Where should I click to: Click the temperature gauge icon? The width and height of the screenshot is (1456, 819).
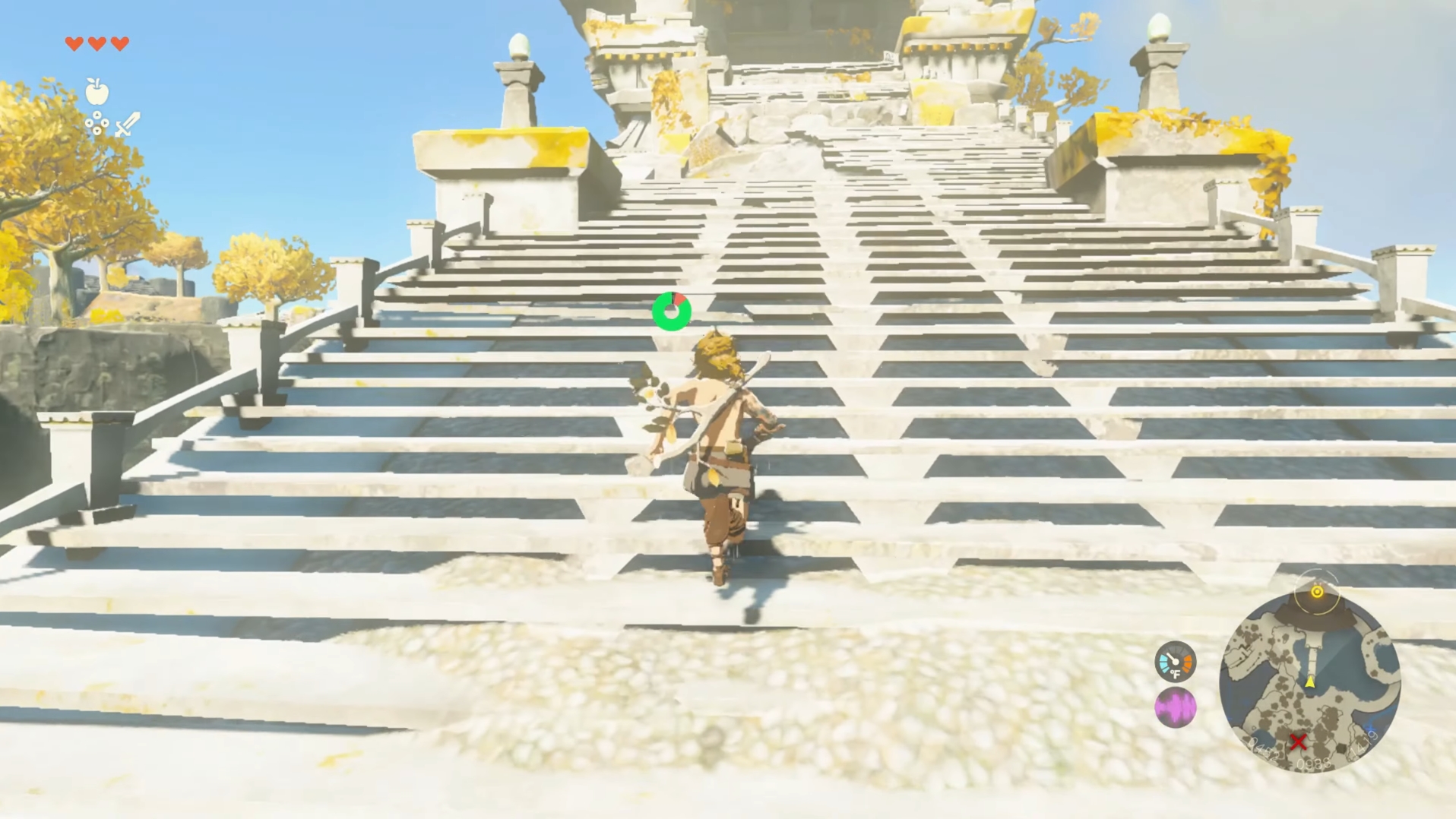(1175, 662)
